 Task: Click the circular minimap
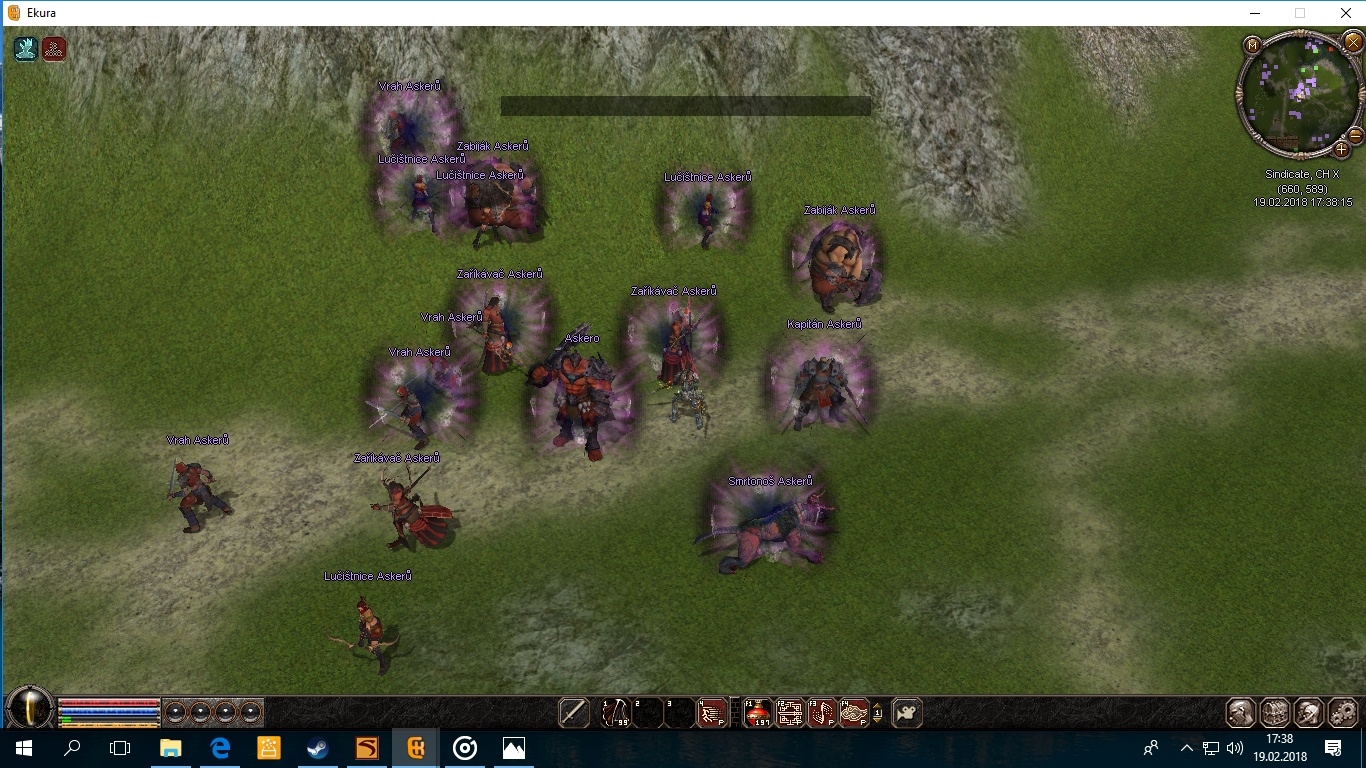point(1299,94)
